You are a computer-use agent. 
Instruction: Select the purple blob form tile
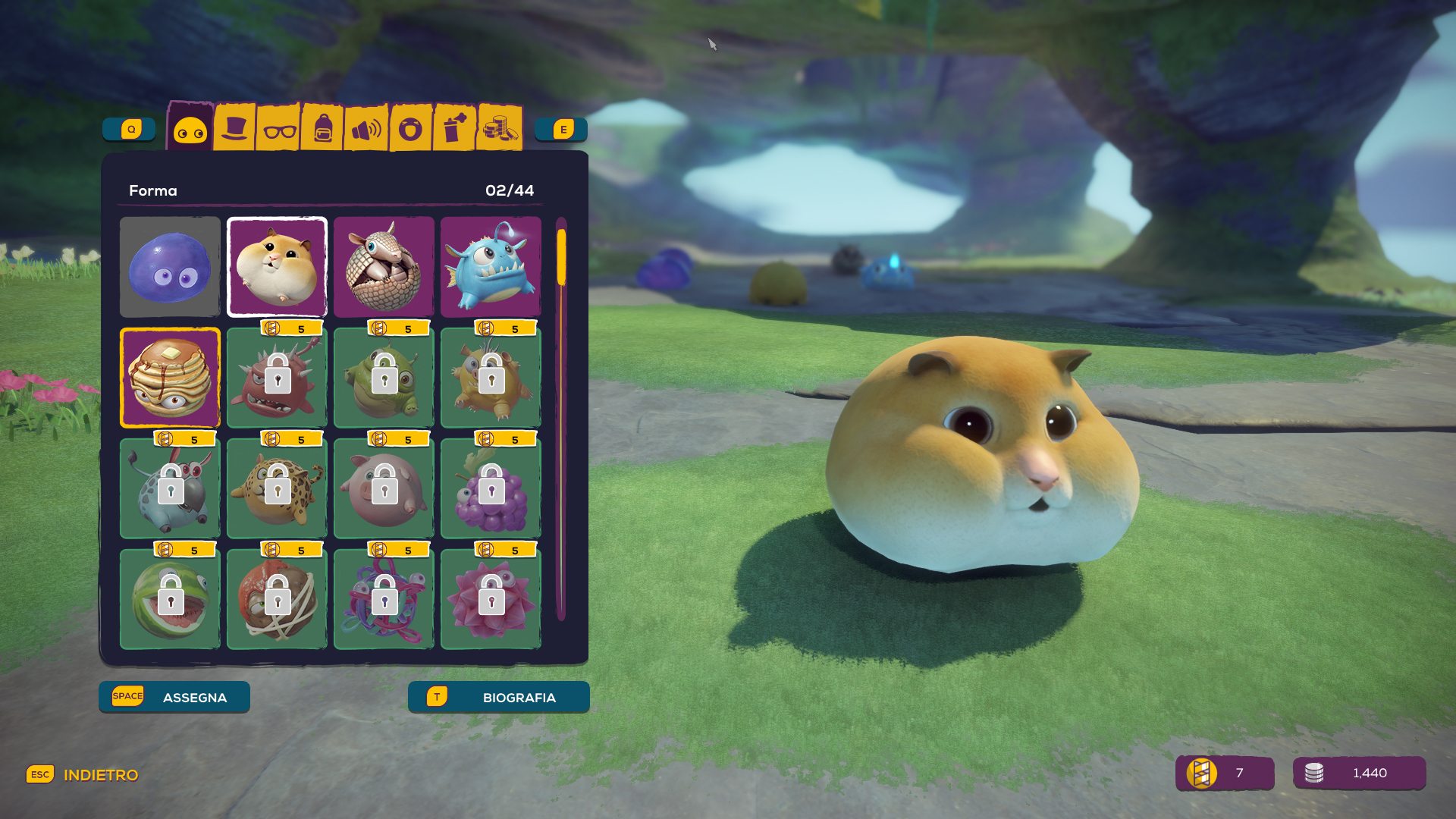pyautogui.click(x=170, y=267)
